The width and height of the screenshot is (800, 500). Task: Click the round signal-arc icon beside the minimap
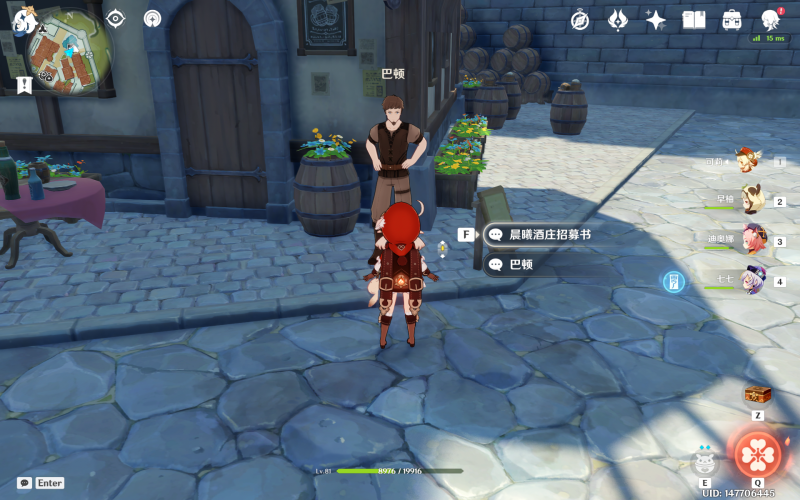tap(152, 18)
